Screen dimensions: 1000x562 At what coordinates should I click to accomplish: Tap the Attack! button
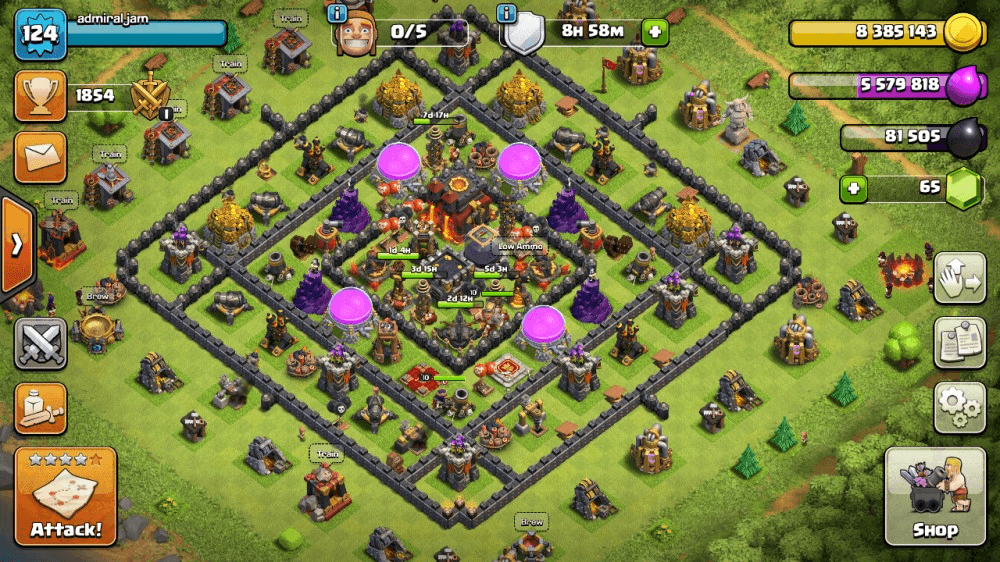coord(66,496)
